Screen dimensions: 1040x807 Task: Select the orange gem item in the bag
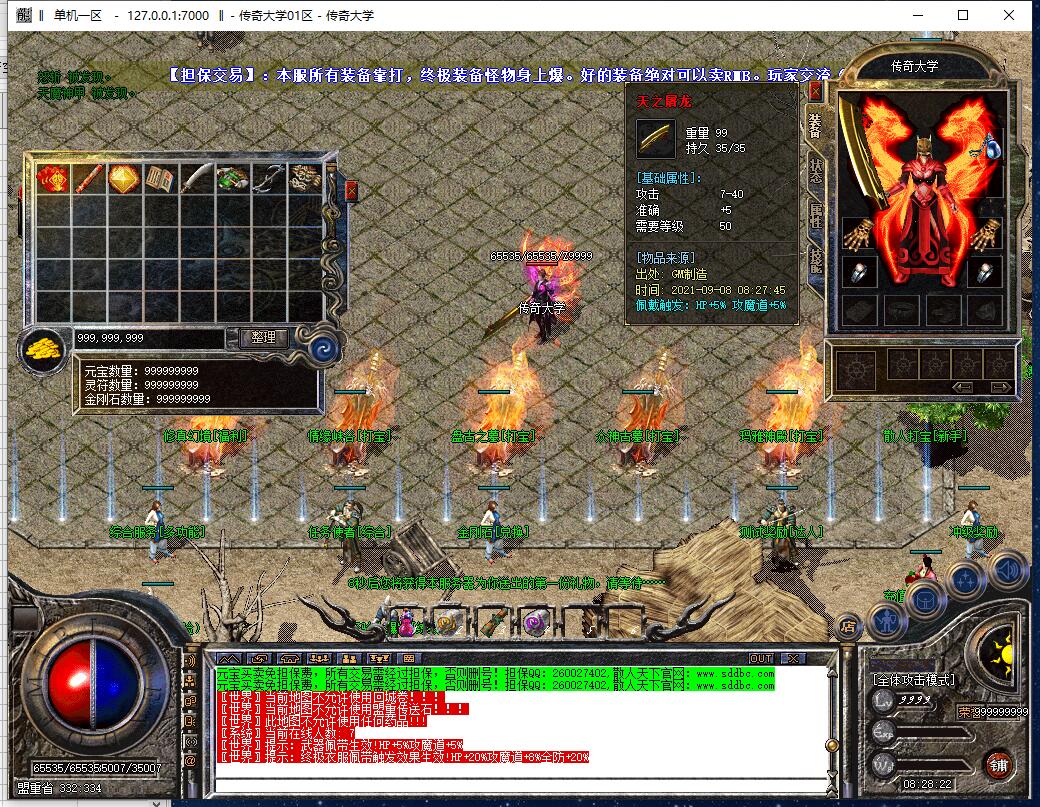pyautogui.click(x=123, y=178)
